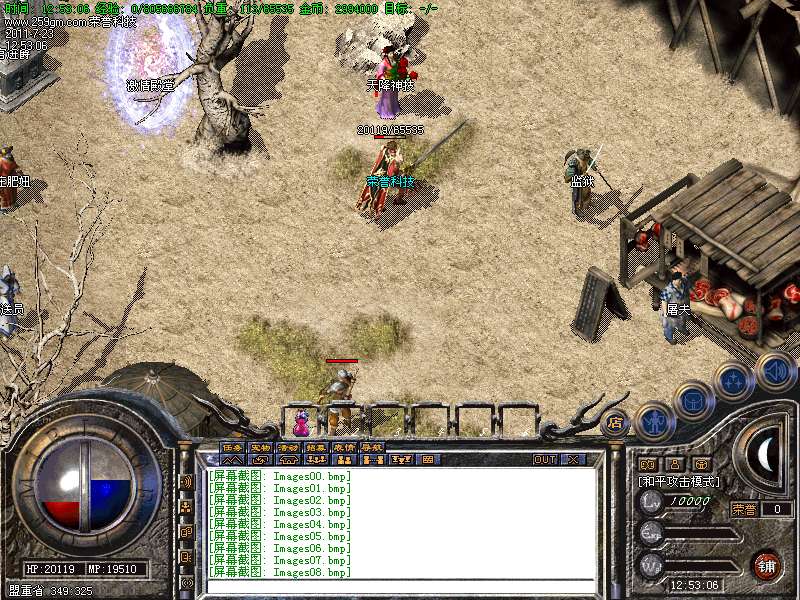Toggle the sound speaker button
The width and height of the screenshot is (800, 600).
(775, 371)
